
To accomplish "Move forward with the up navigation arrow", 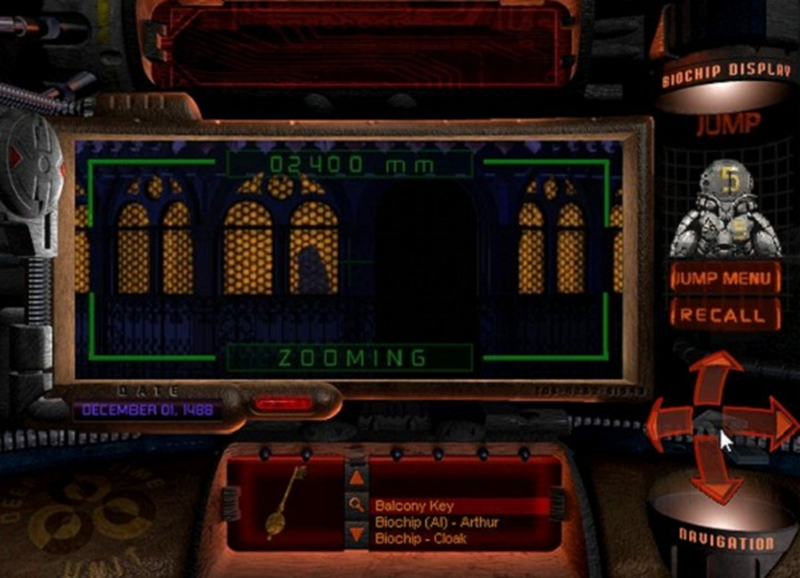I will (717, 377).
